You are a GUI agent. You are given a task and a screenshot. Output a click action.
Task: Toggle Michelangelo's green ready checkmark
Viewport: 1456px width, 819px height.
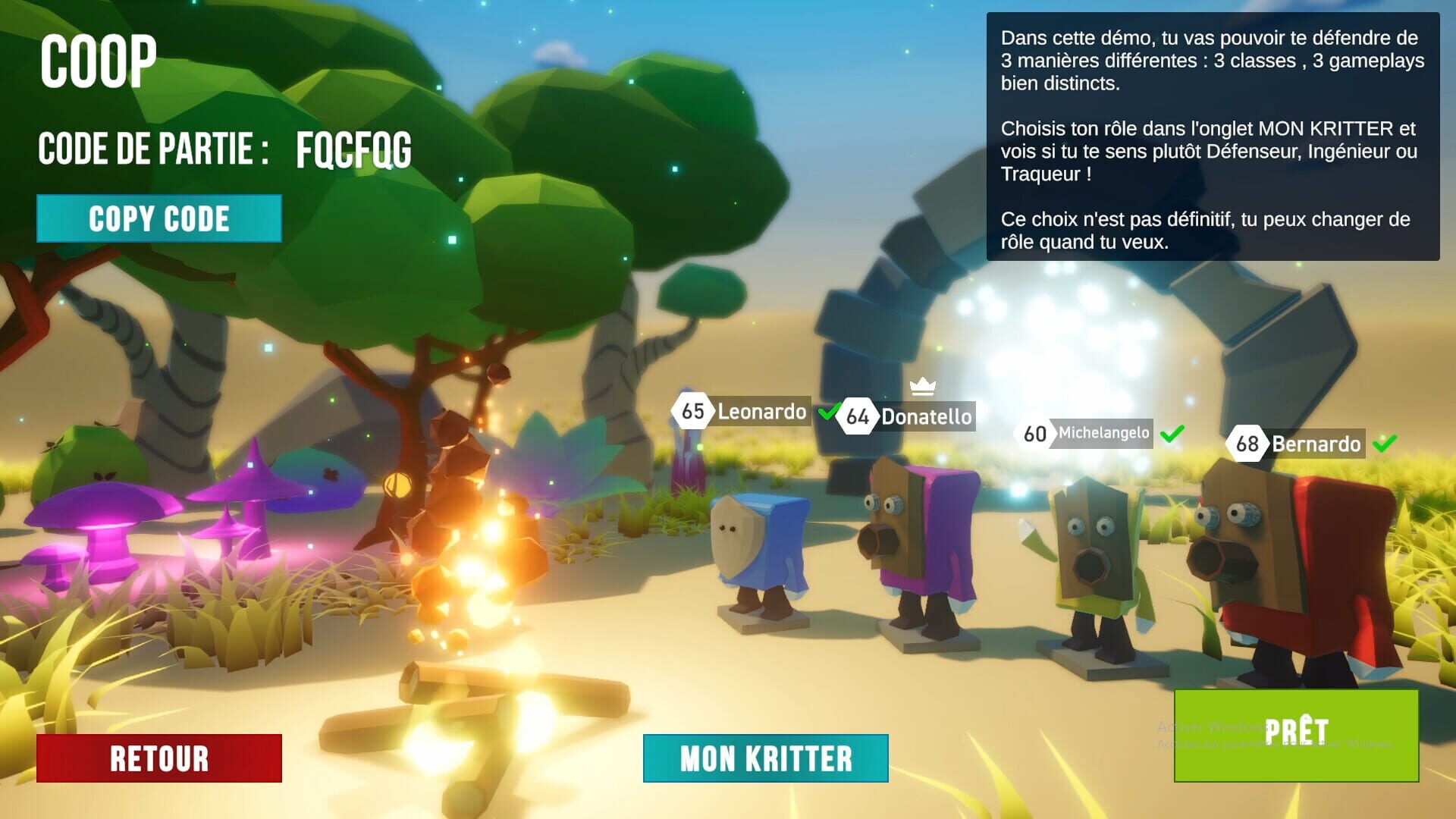click(1169, 434)
